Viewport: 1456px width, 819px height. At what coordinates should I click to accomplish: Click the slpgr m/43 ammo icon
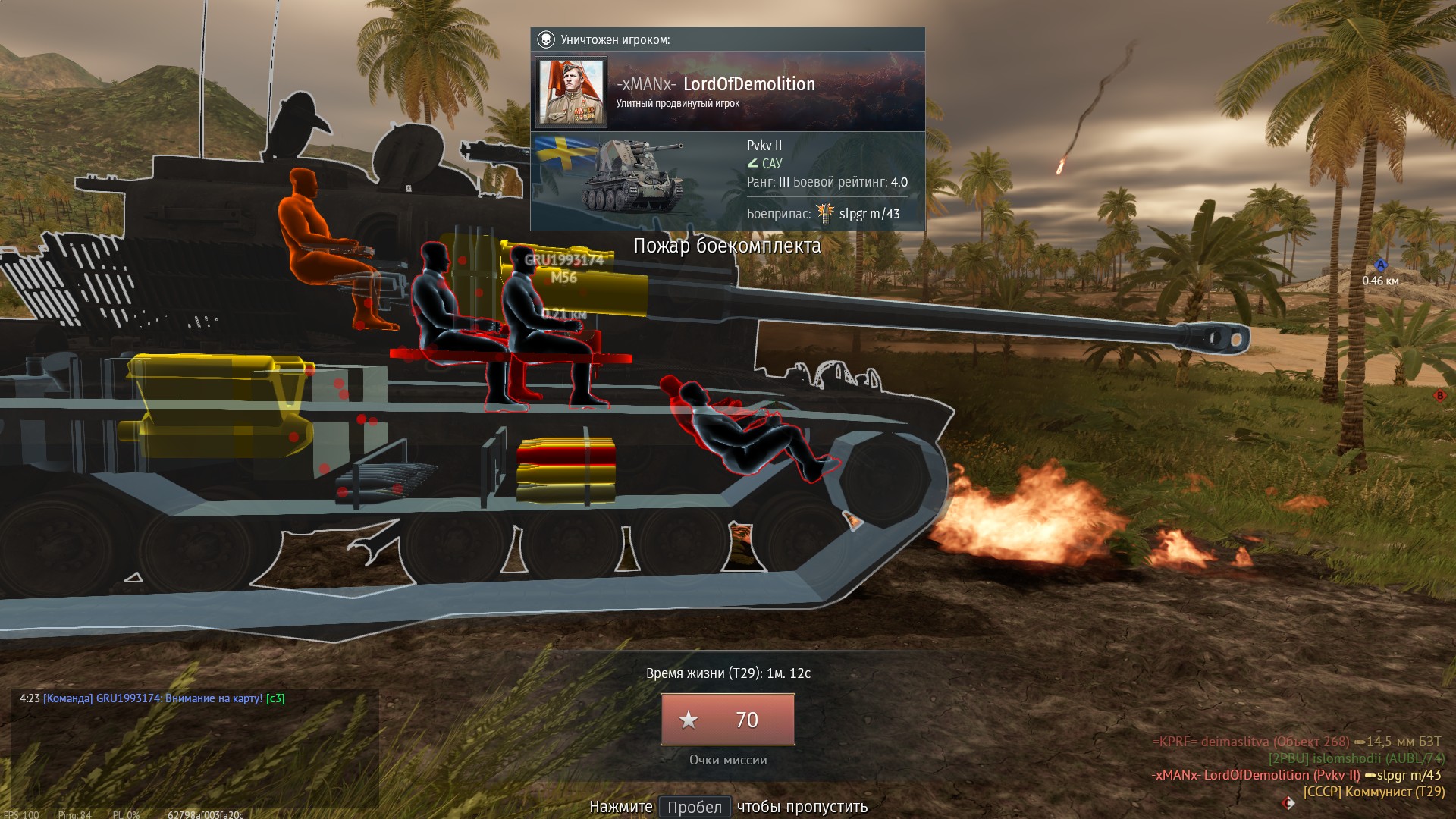click(825, 214)
